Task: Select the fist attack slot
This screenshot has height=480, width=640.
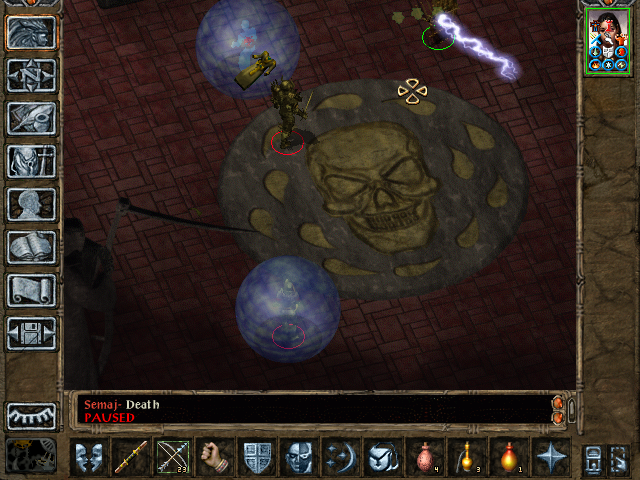Action: pyautogui.click(x=215, y=457)
